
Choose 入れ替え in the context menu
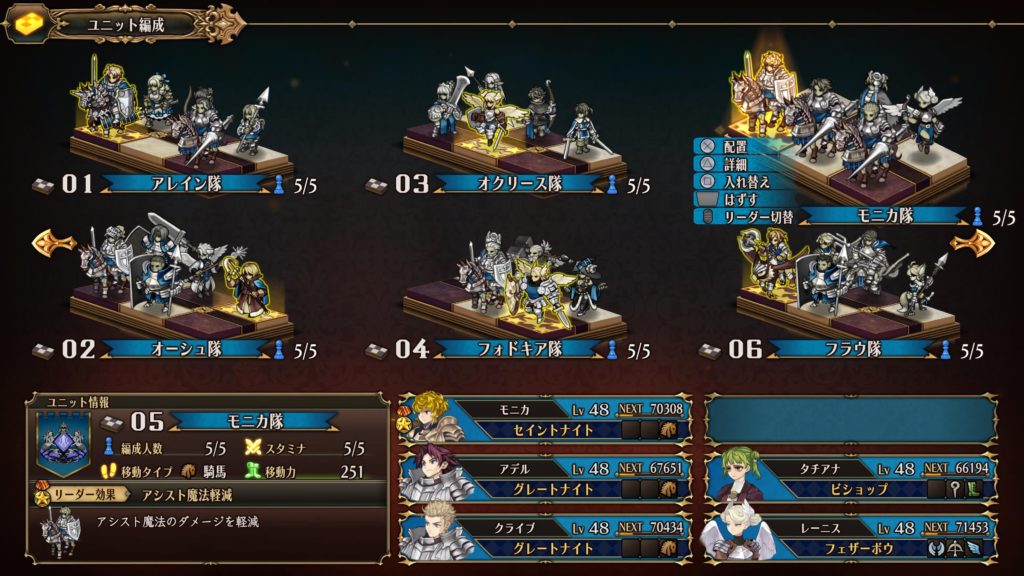741,182
